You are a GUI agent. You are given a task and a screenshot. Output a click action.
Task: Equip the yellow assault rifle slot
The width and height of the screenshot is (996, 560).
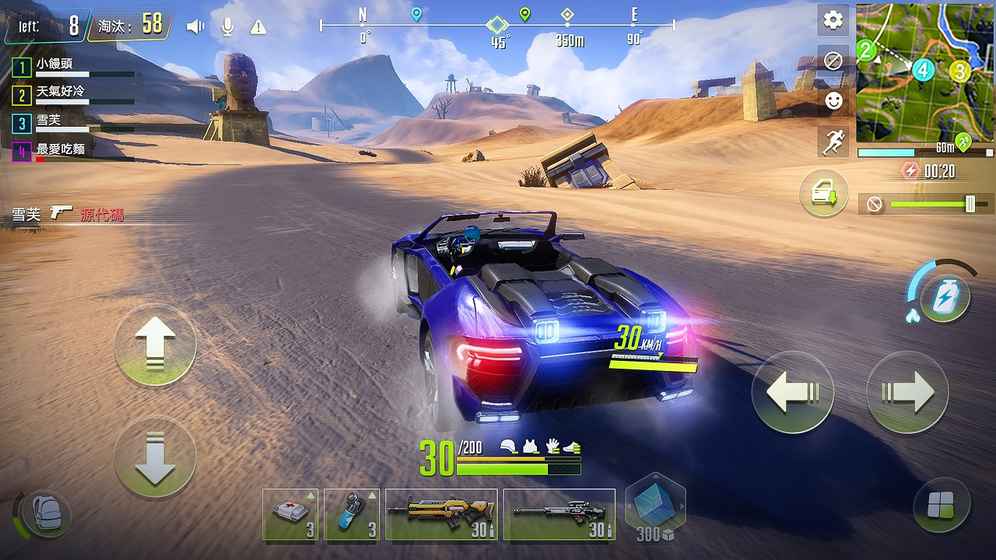pos(441,515)
